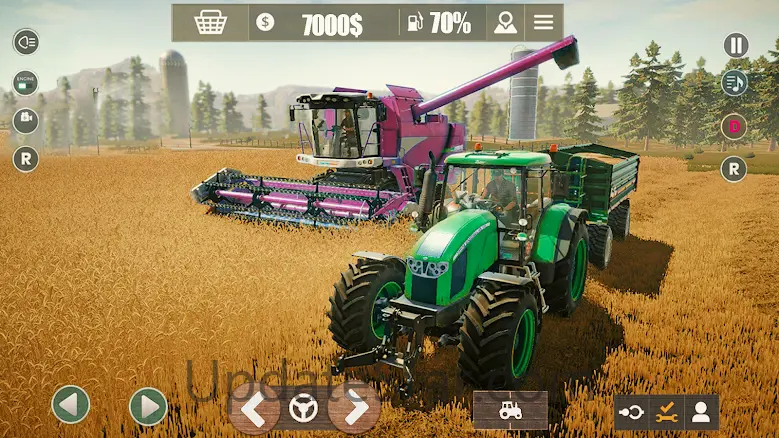
Task: Activate the attach implement hook button
Action: 632,411
